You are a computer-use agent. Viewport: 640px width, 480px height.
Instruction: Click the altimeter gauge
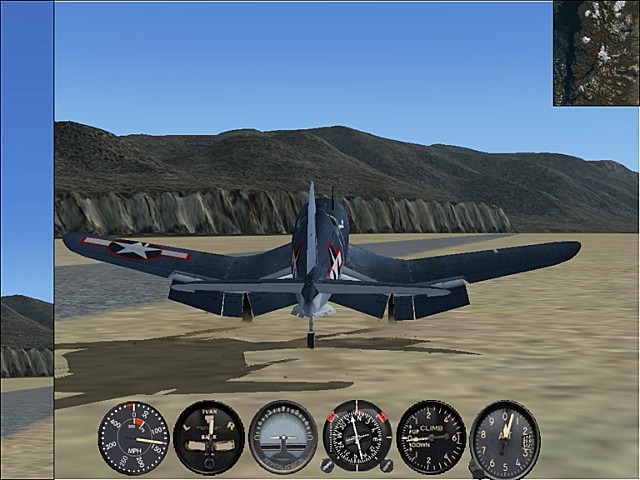tap(505, 438)
